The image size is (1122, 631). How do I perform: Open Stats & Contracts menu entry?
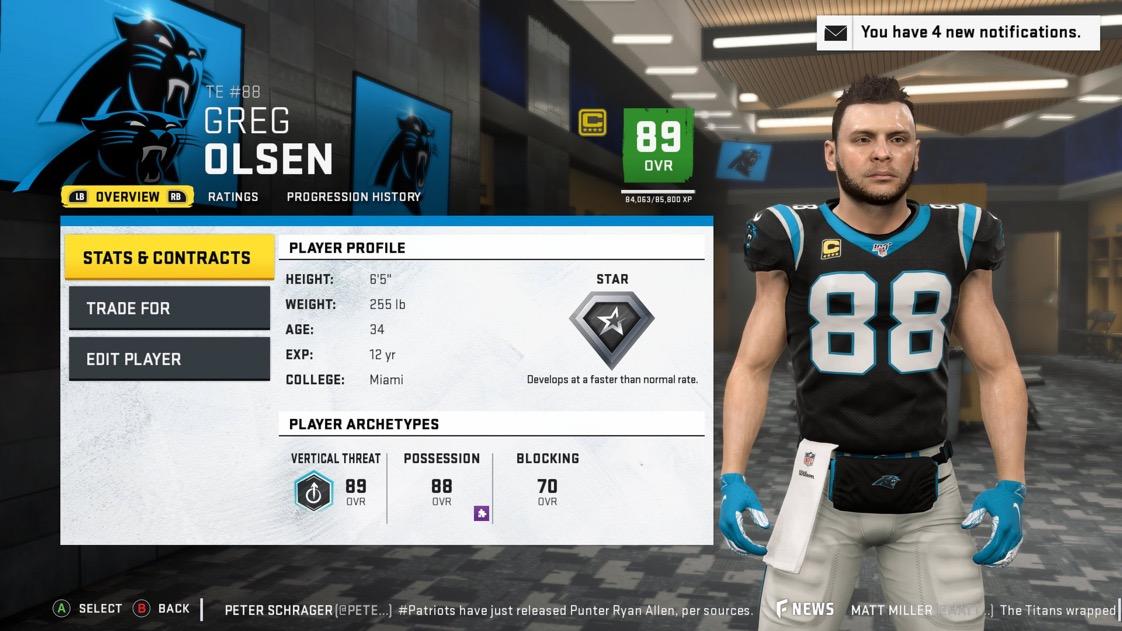168,258
